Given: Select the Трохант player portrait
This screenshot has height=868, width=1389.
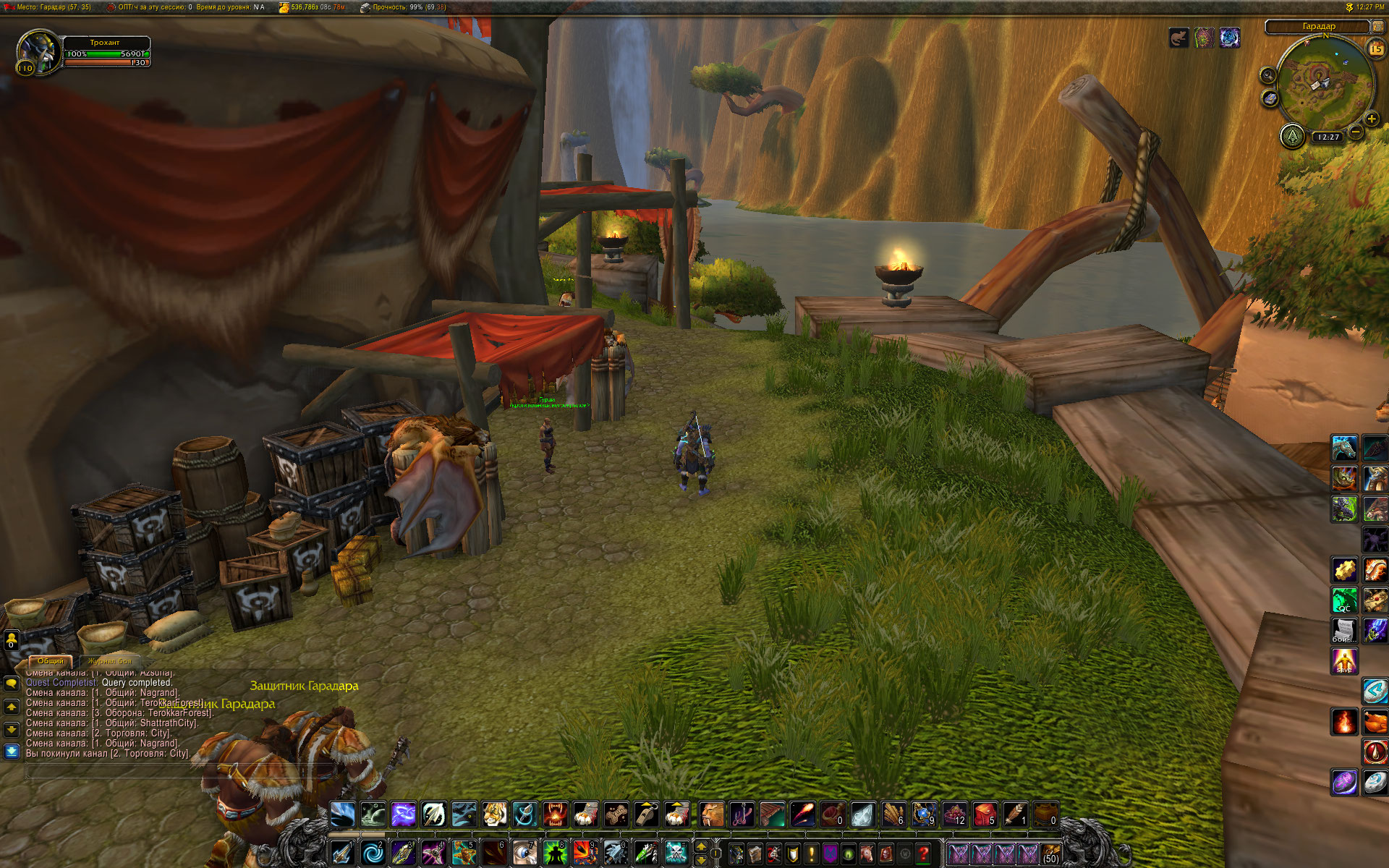Looking at the screenshot, I should click(38, 51).
